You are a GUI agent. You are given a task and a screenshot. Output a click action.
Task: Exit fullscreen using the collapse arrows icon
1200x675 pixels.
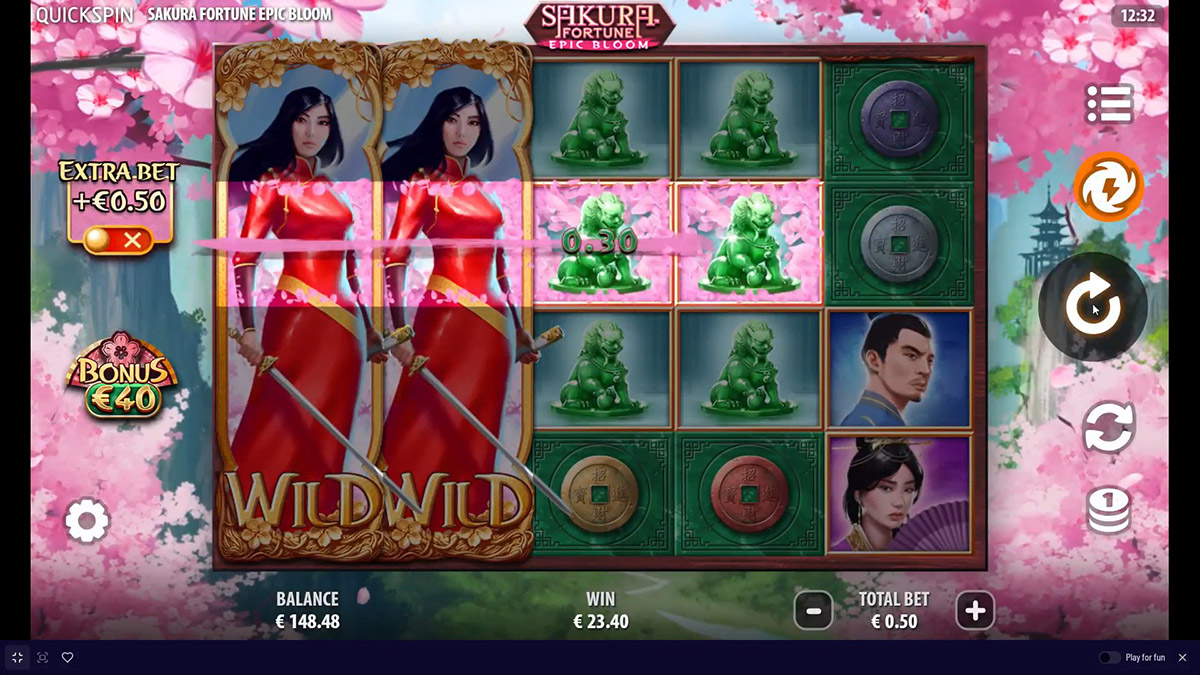pos(17,657)
